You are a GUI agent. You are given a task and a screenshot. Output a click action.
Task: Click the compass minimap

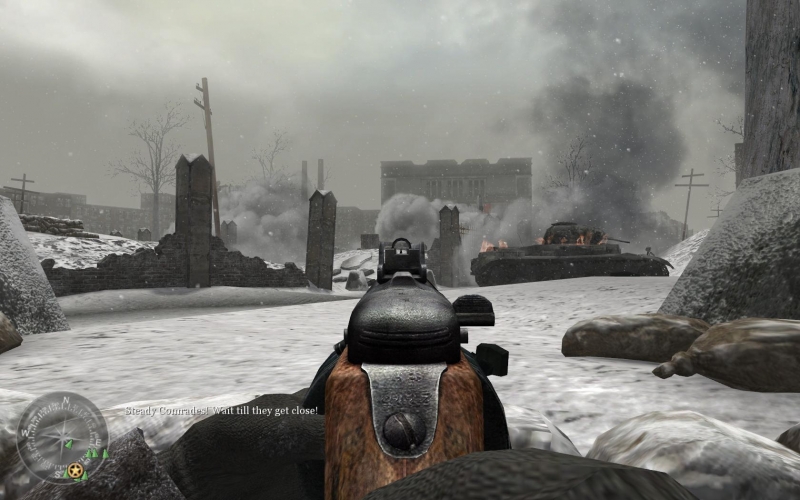tap(62, 438)
